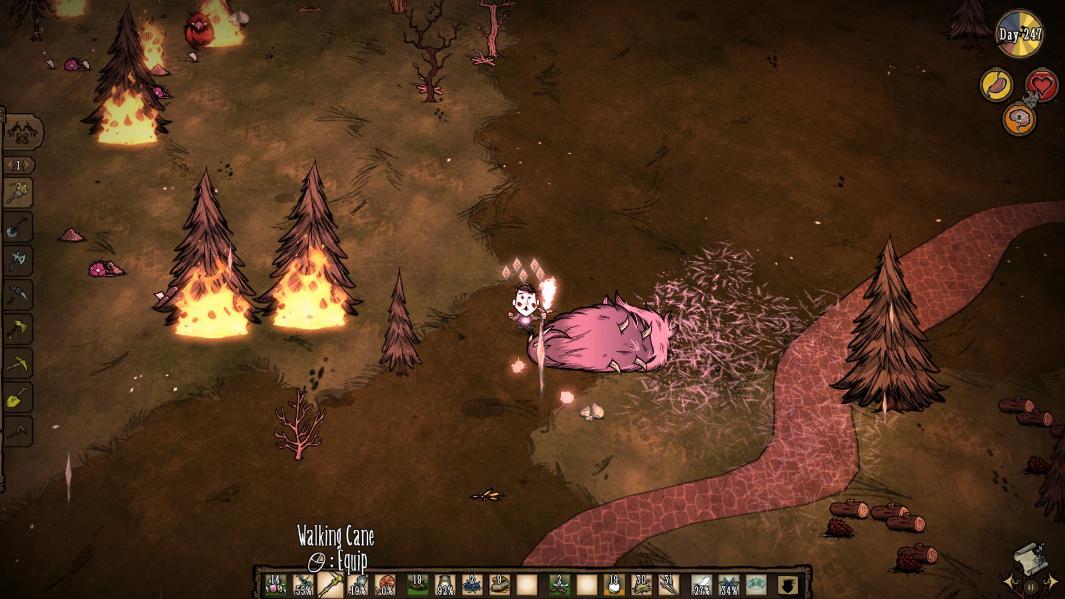The image size is (1065, 599).
Task: Click the down-arrow slot on inventory bar
Action: (x=790, y=585)
